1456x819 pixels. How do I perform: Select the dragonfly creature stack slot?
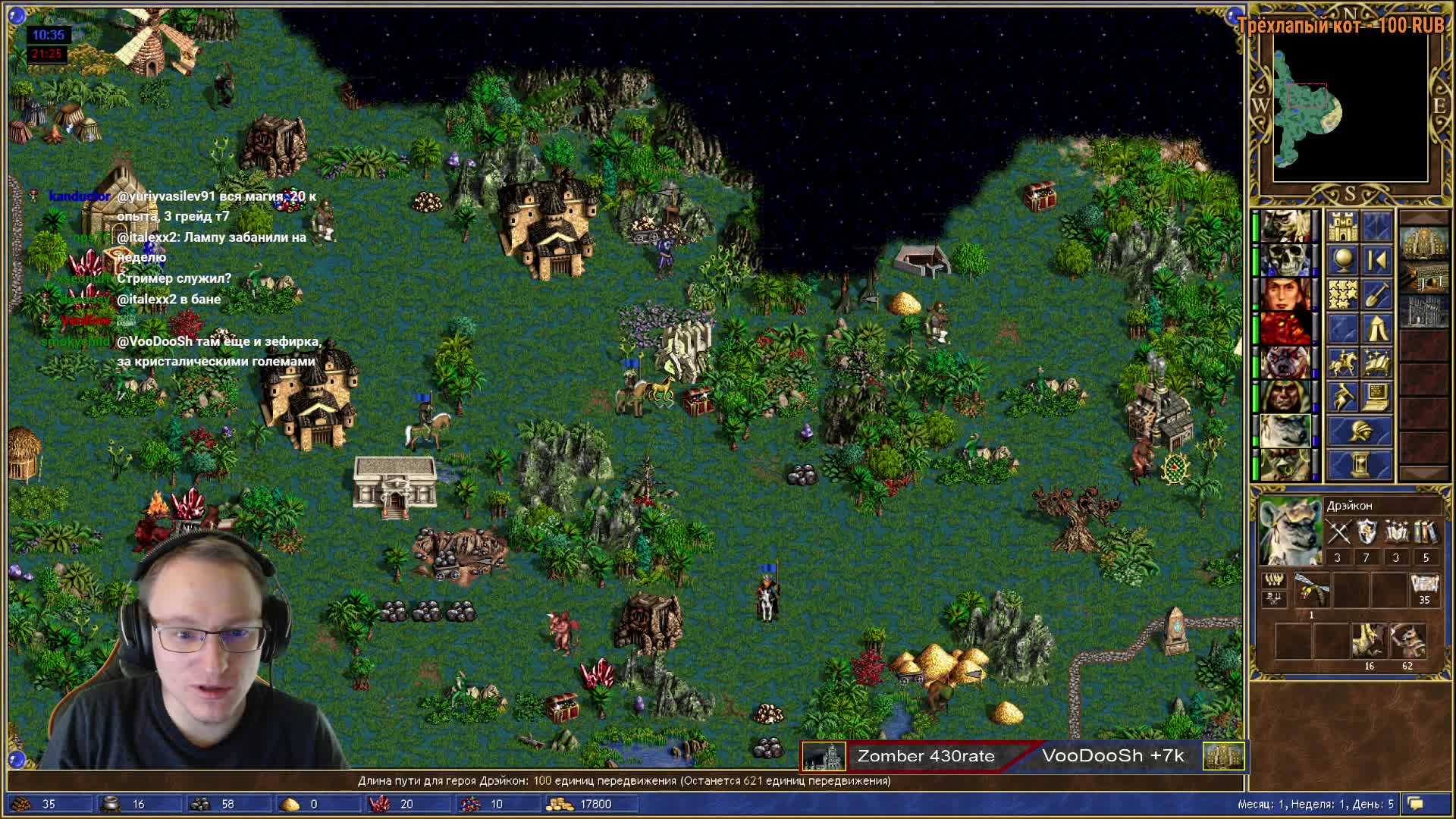point(1312,590)
